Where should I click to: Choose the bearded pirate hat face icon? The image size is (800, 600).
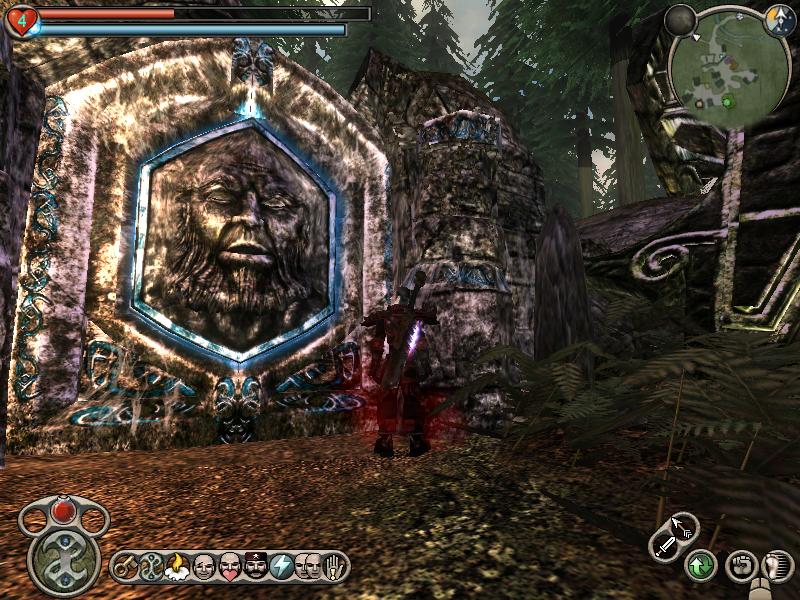pyautogui.click(x=256, y=567)
